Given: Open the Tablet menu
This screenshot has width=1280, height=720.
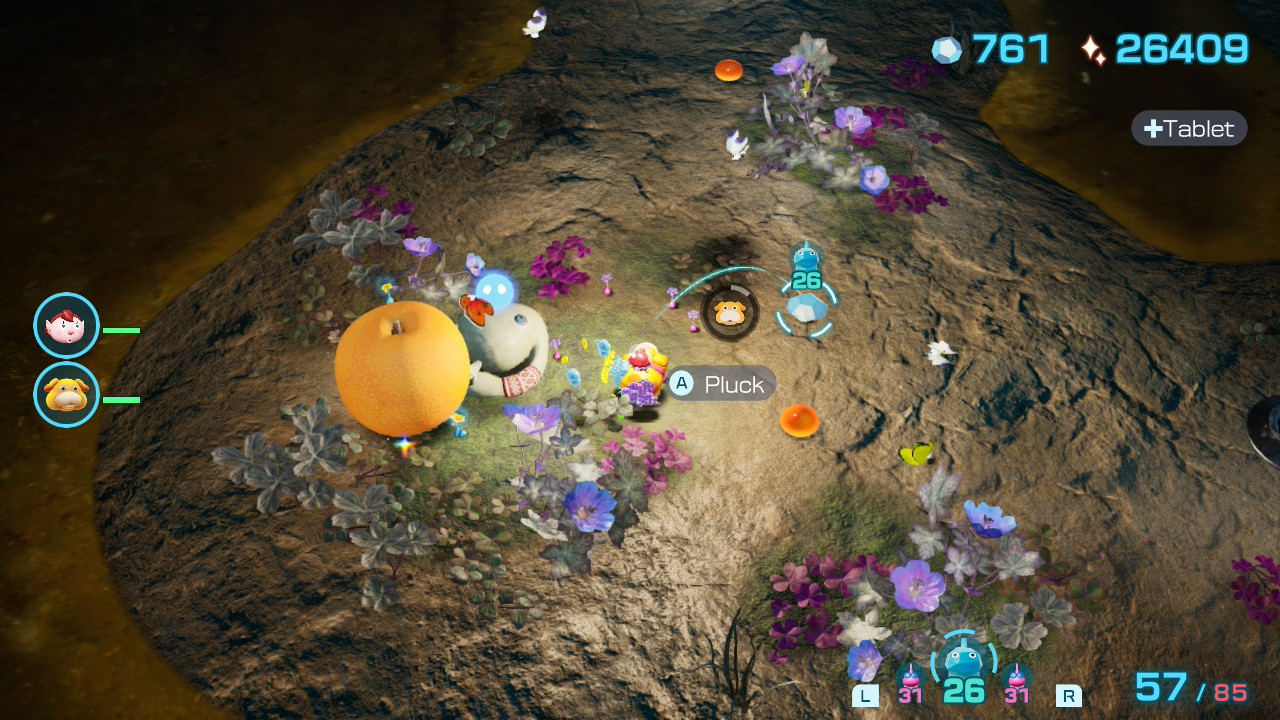Looking at the screenshot, I should click(1189, 128).
